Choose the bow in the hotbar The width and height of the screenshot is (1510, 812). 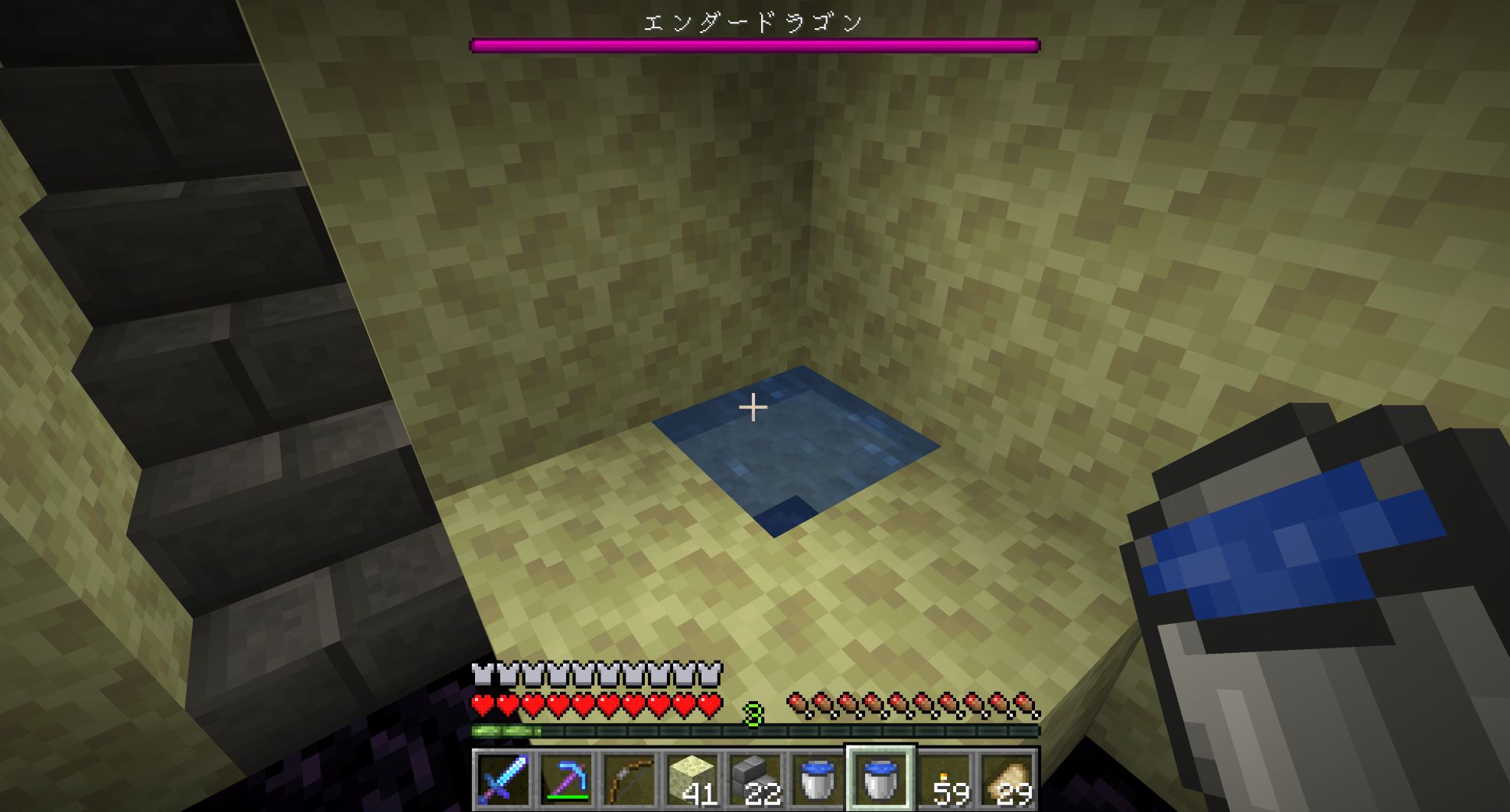[x=629, y=780]
